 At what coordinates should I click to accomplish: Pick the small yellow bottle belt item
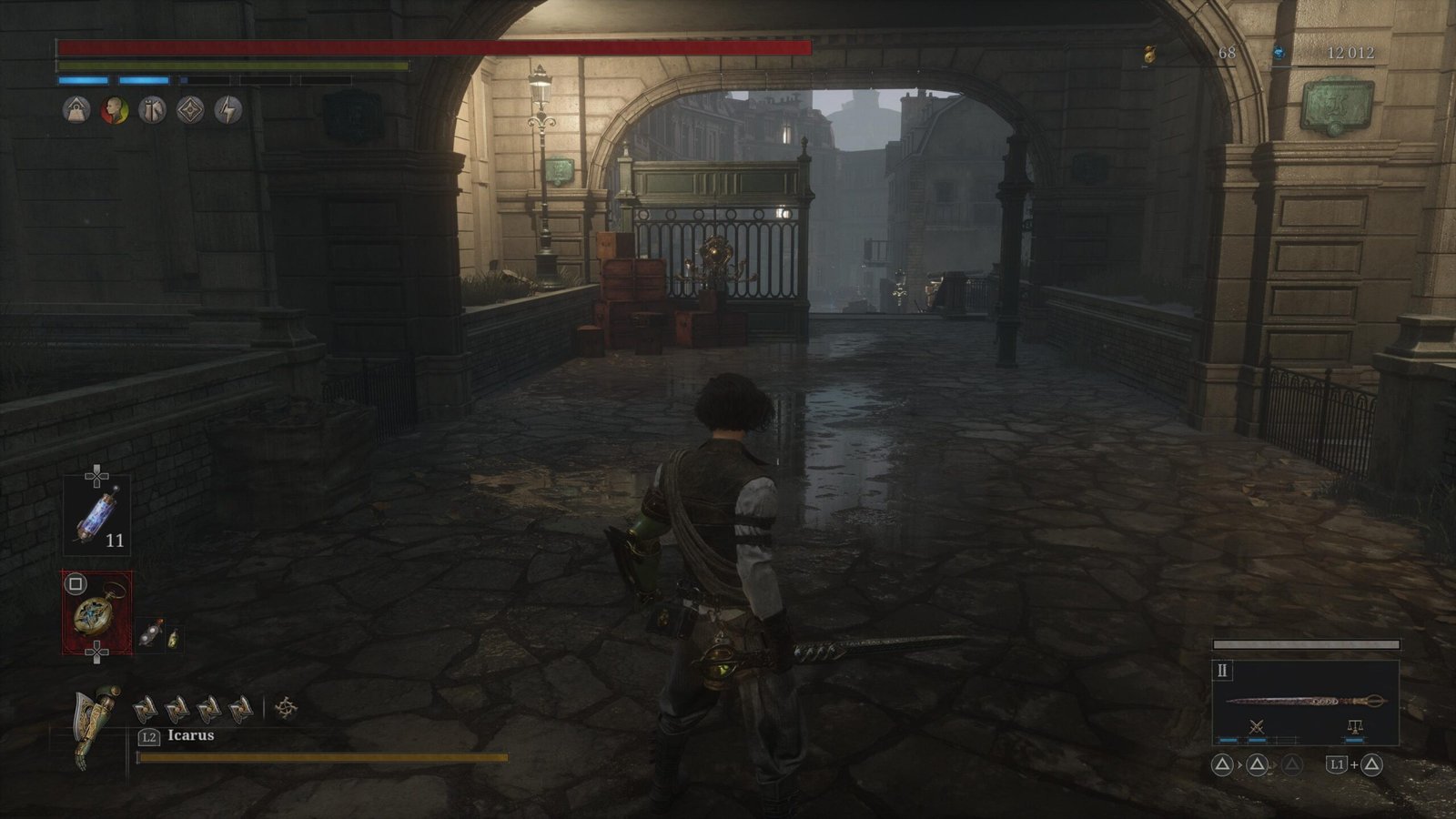click(172, 638)
